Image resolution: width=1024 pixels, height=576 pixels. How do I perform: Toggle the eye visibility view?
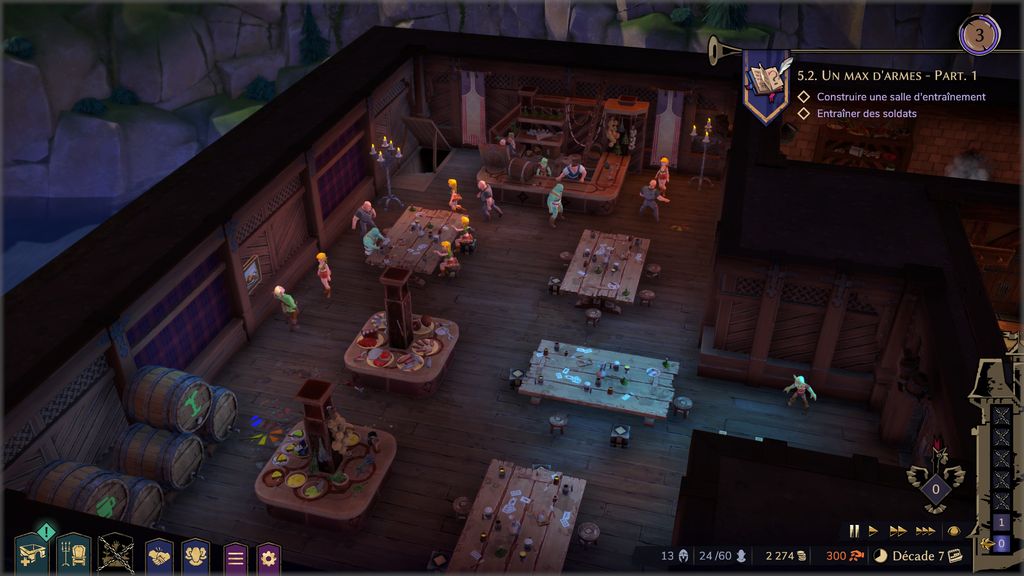click(x=954, y=531)
